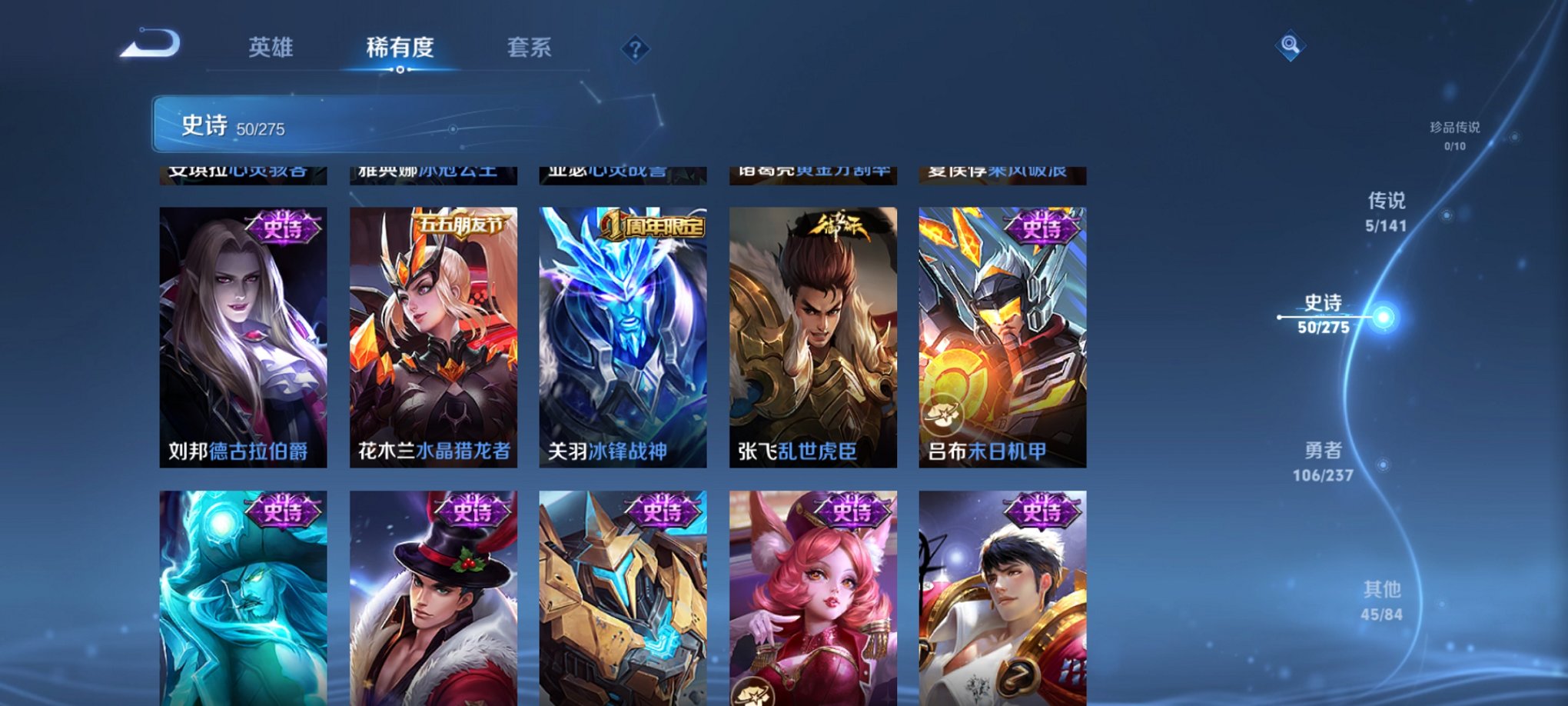The height and width of the screenshot is (706, 1568).
Task: Click the 周年限定 badge on Guan Yu's skin
Action: (x=653, y=222)
